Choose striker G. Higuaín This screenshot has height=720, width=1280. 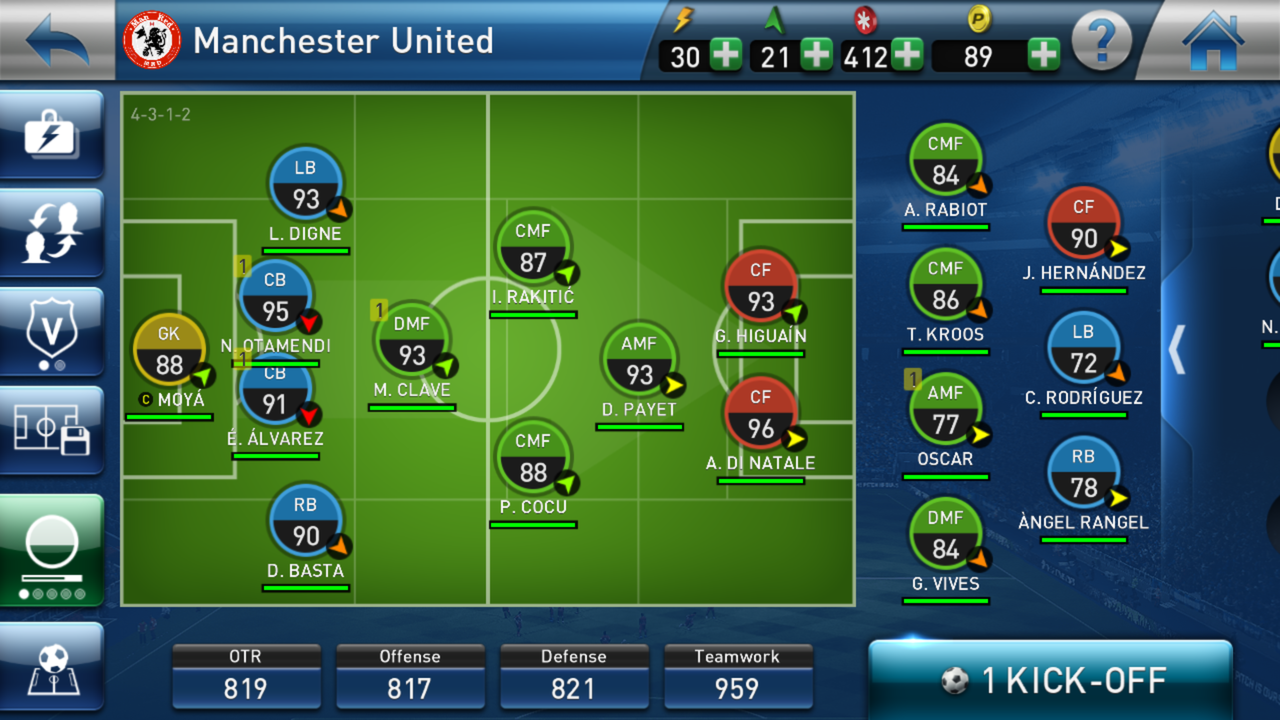tap(760, 287)
